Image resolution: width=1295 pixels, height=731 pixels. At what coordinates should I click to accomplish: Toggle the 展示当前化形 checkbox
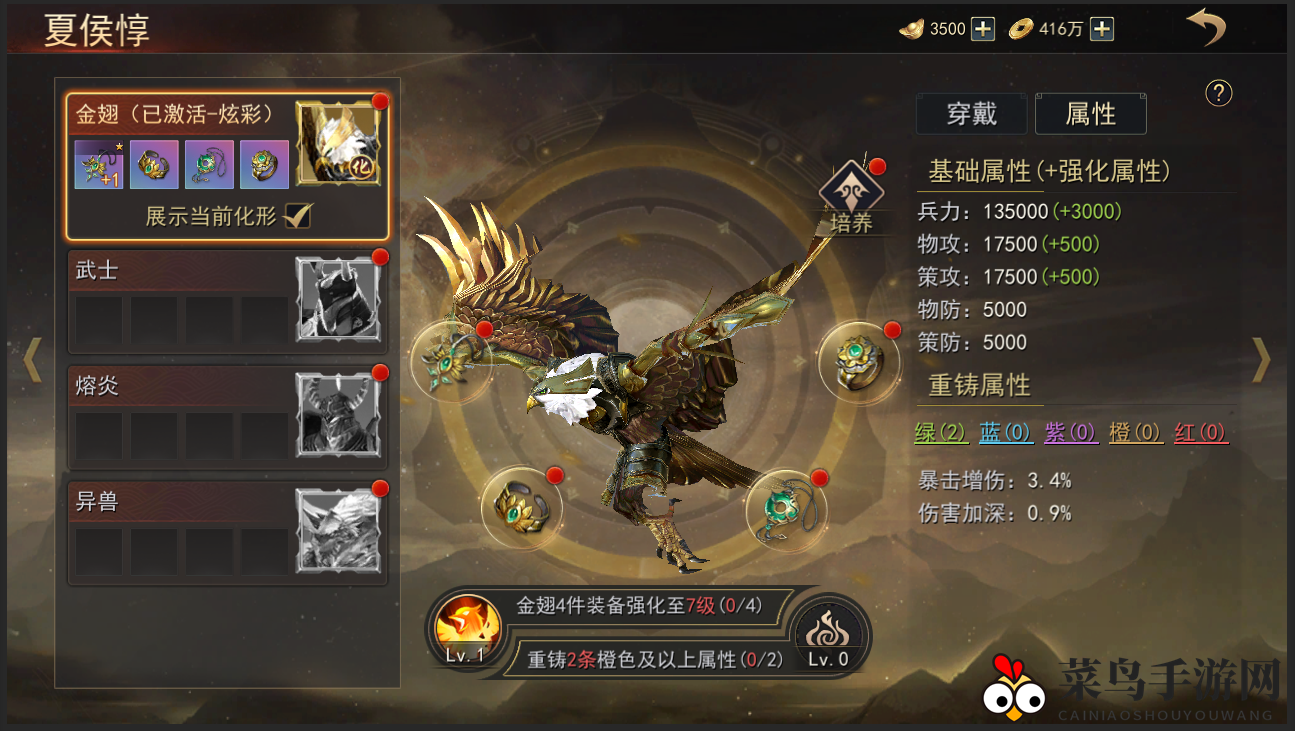(x=297, y=216)
